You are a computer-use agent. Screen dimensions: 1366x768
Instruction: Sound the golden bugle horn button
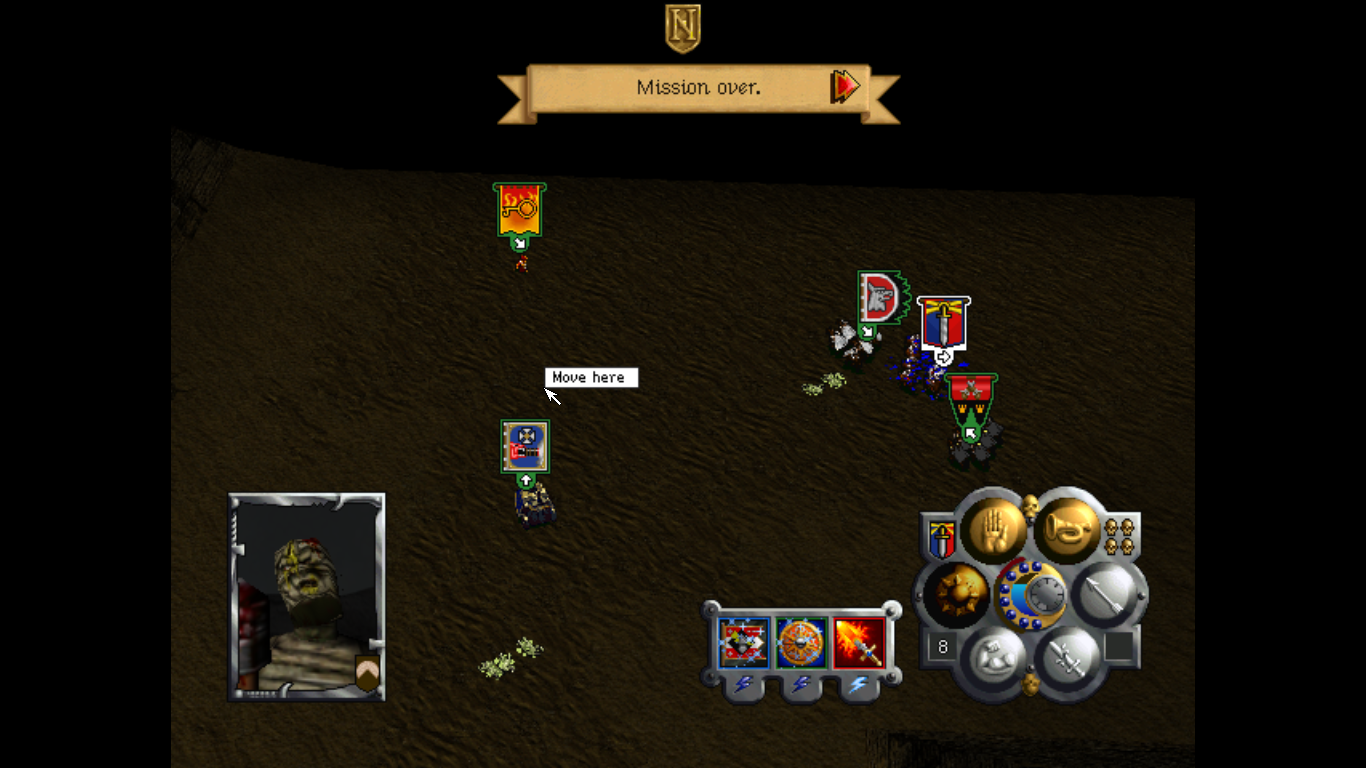point(1066,529)
